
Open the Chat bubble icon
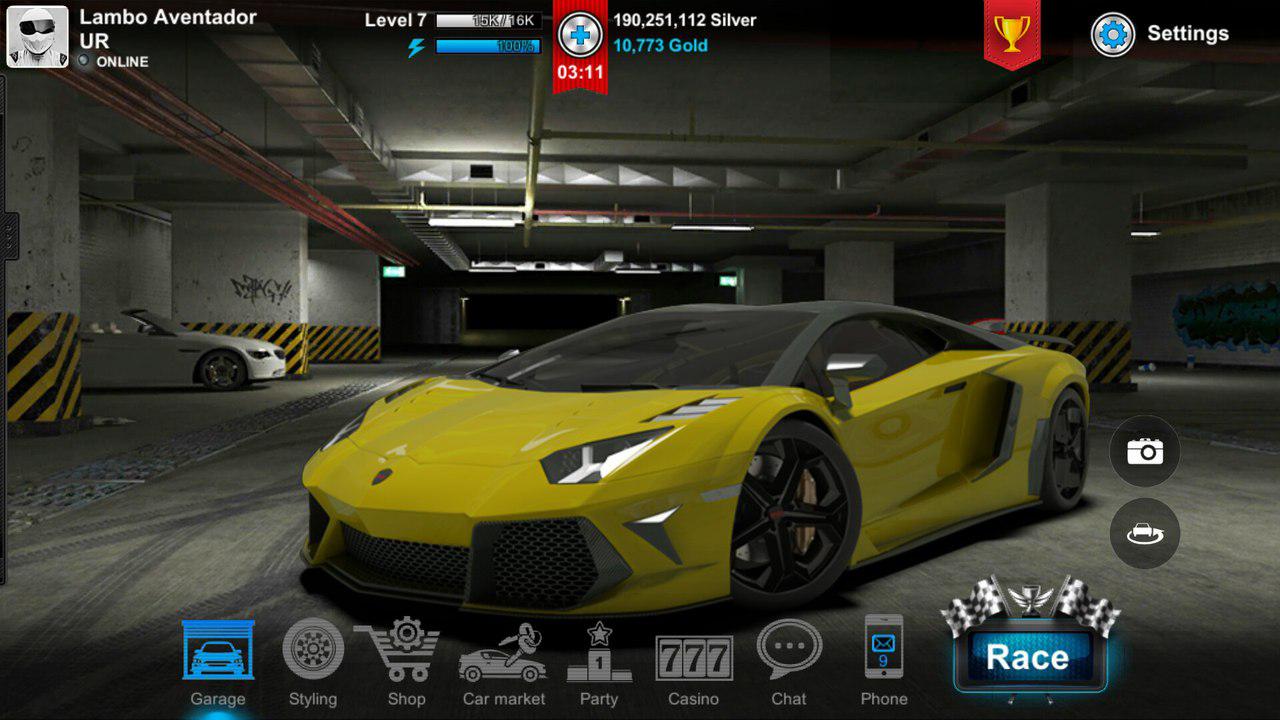(x=790, y=660)
